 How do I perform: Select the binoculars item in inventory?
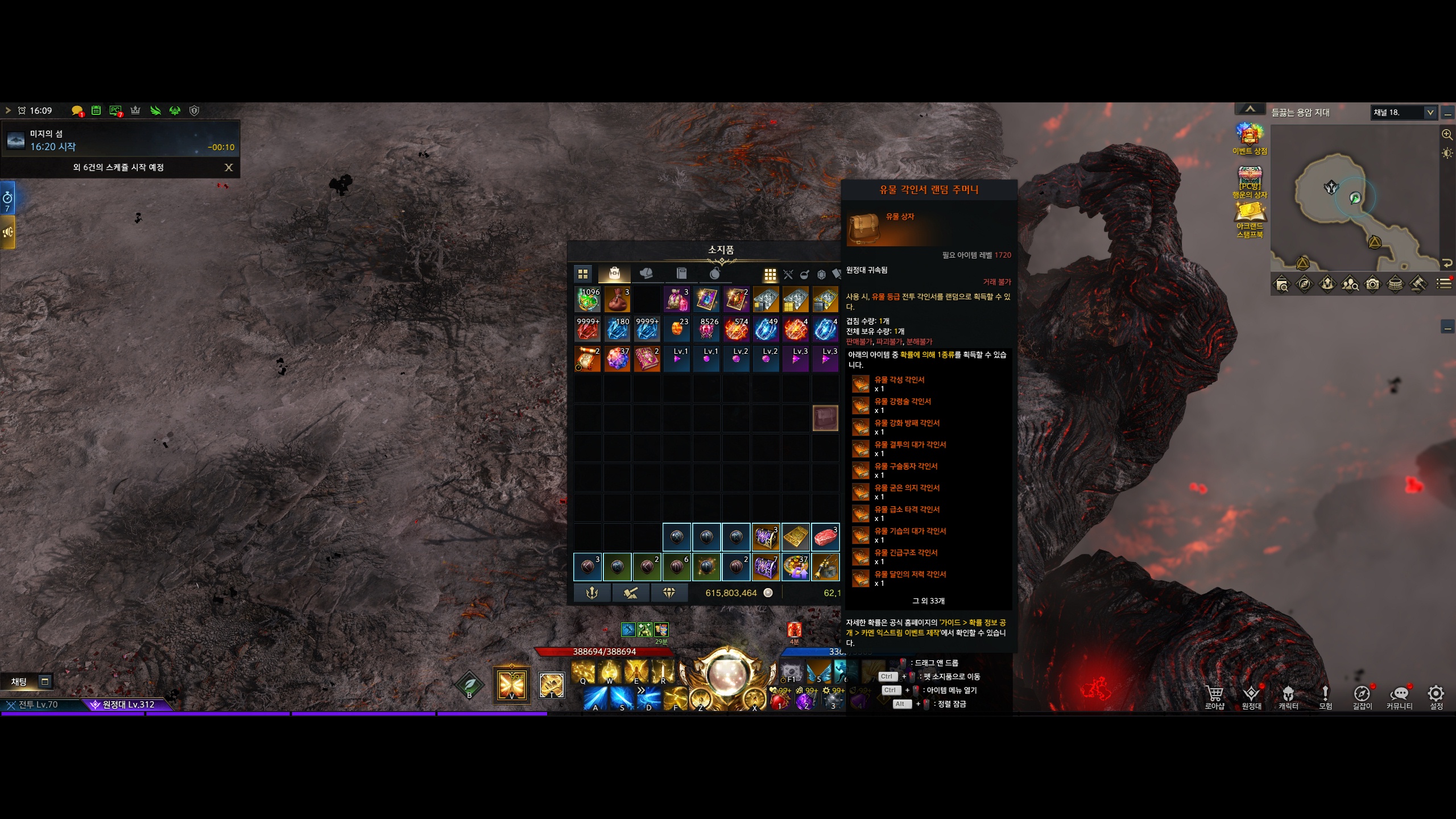(x=825, y=566)
